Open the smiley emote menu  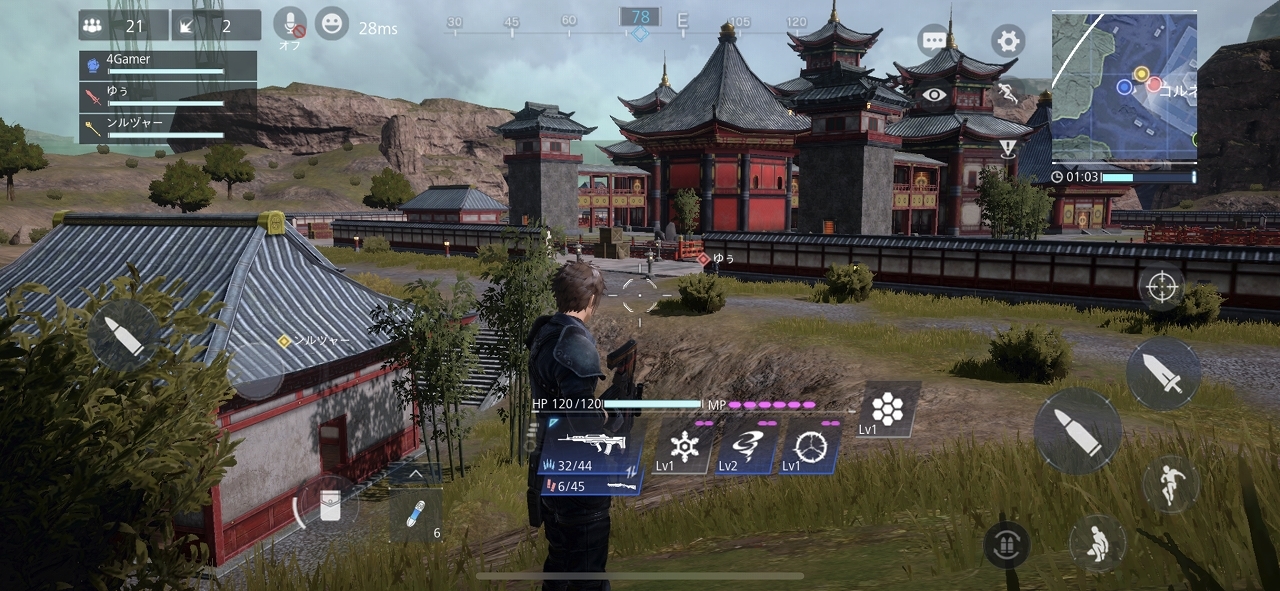pos(332,23)
